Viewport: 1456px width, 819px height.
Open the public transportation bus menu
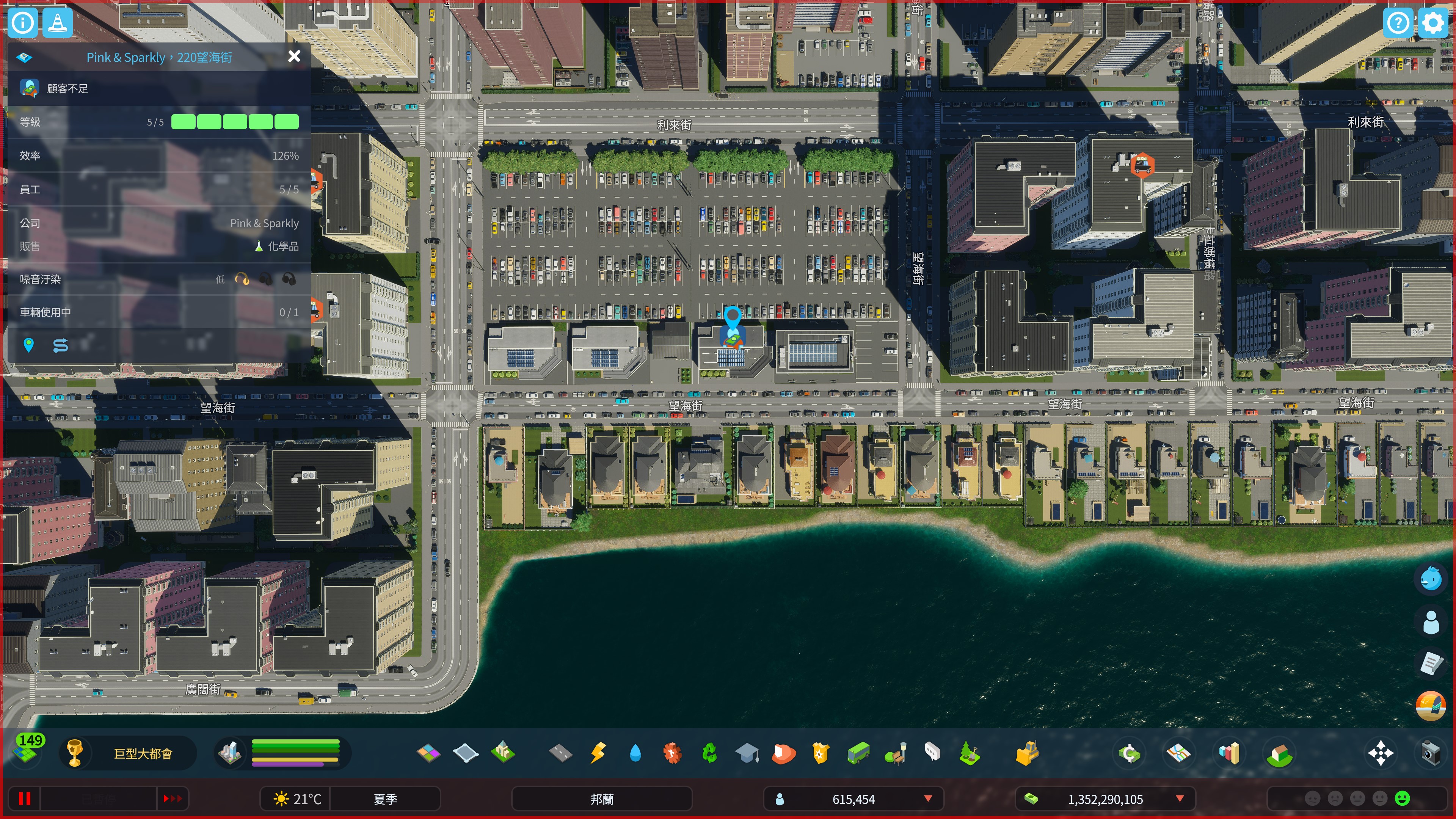pyautogui.click(x=859, y=753)
